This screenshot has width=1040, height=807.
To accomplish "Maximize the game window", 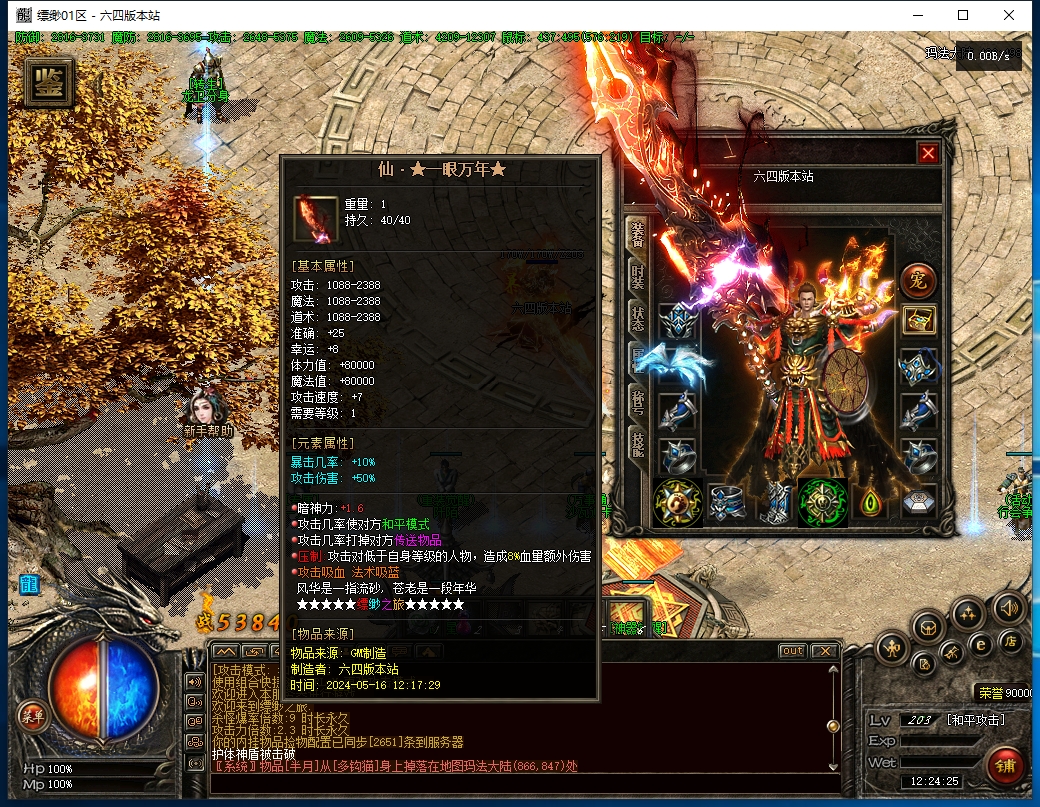I will tap(963, 15).
